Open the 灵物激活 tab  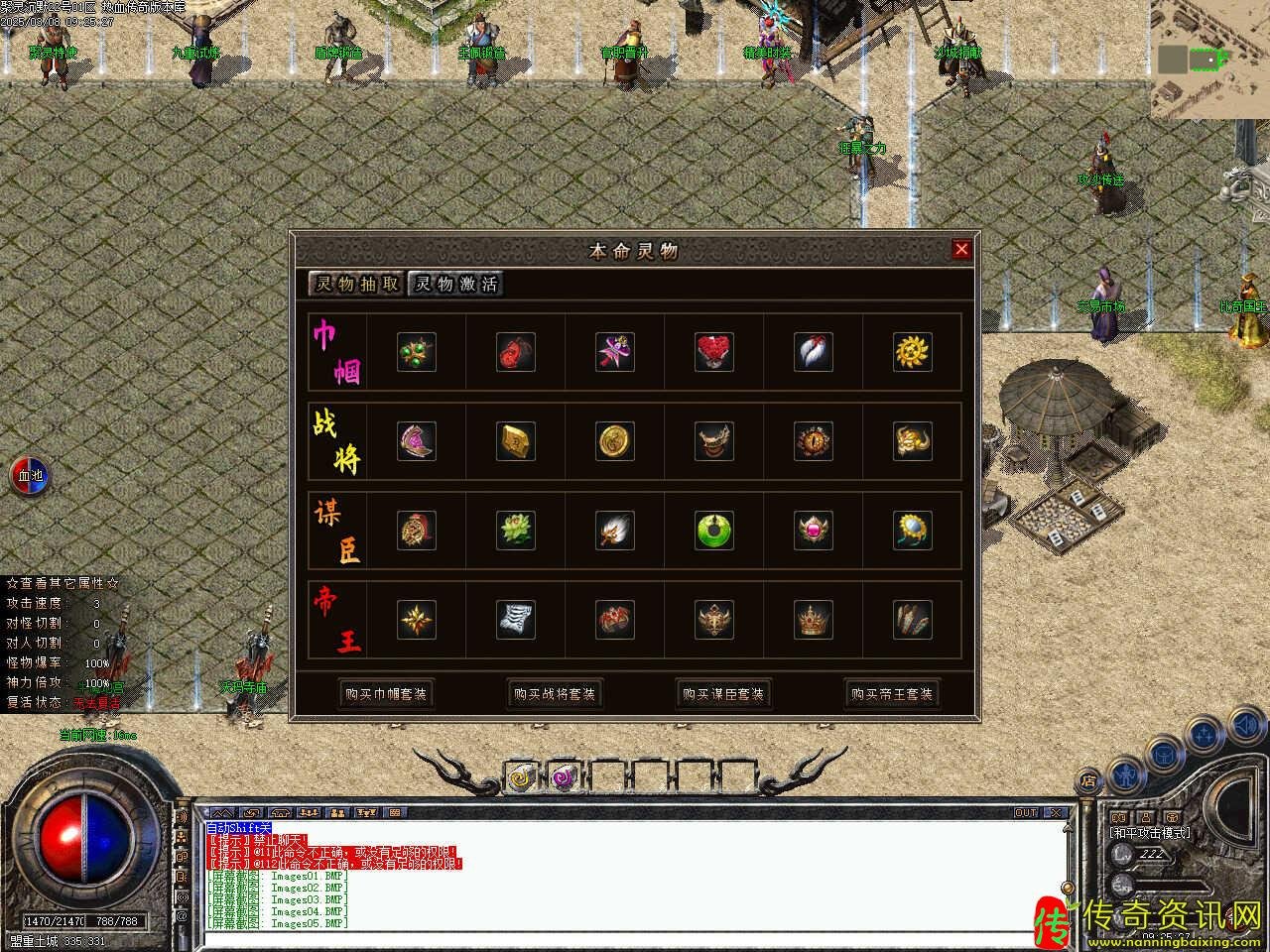coord(456,284)
